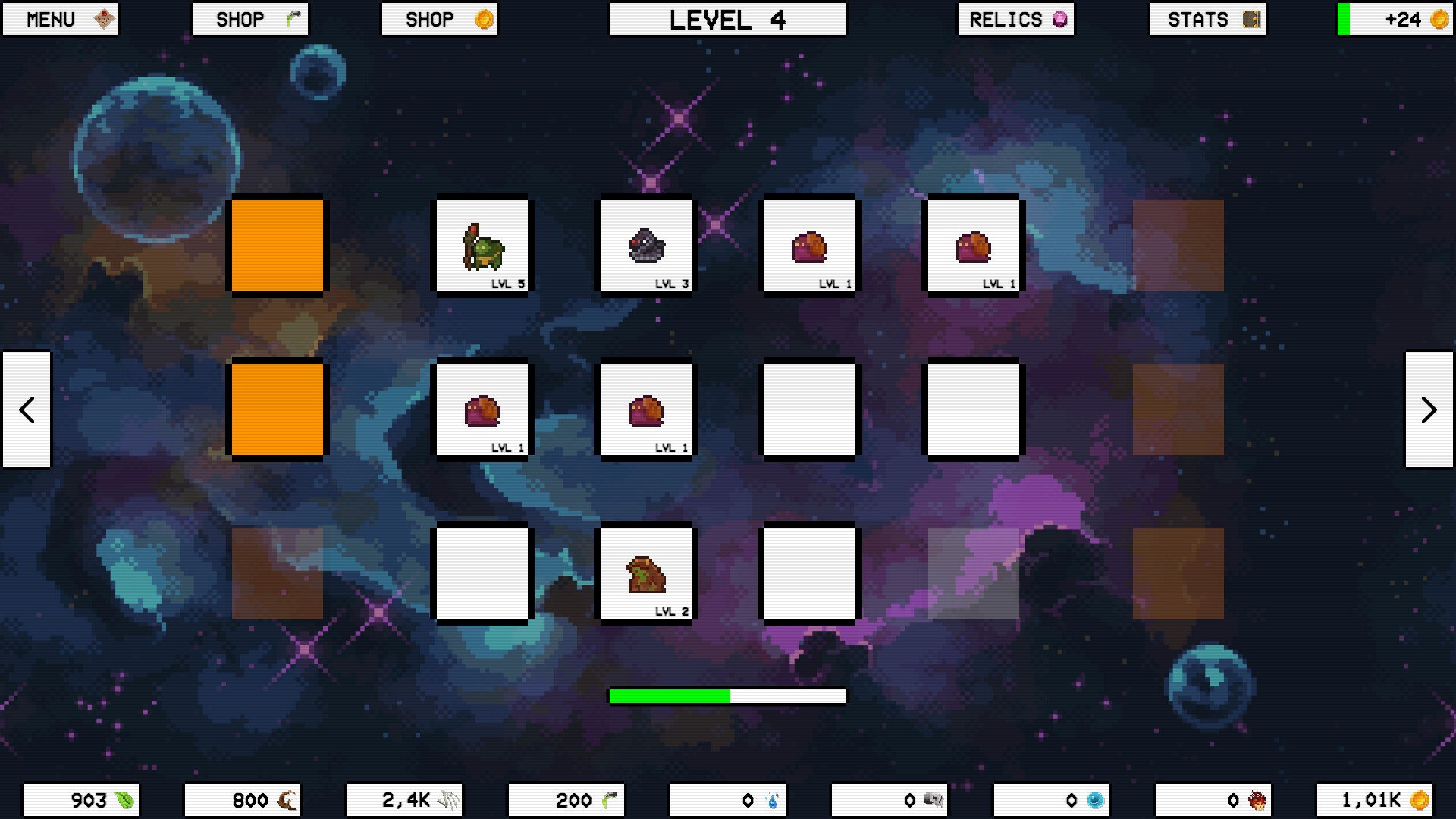The image size is (1456, 819).
Task: Open the seed SHOP
Action: coord(250,19)
